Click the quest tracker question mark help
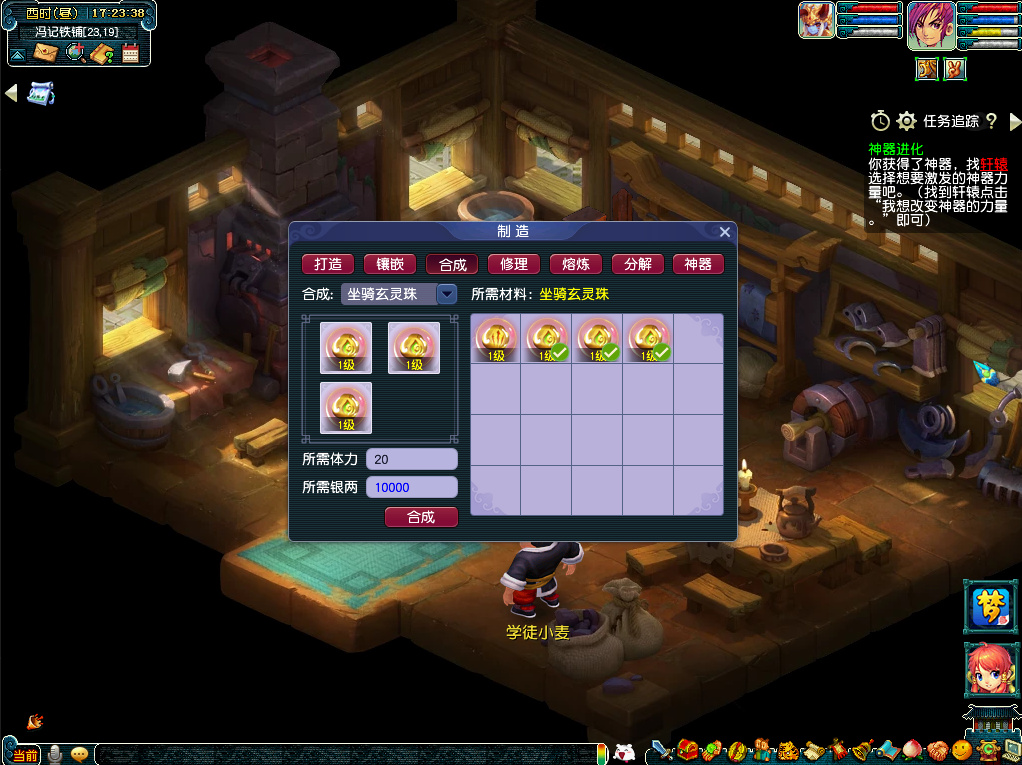 [x=991, y=121]
